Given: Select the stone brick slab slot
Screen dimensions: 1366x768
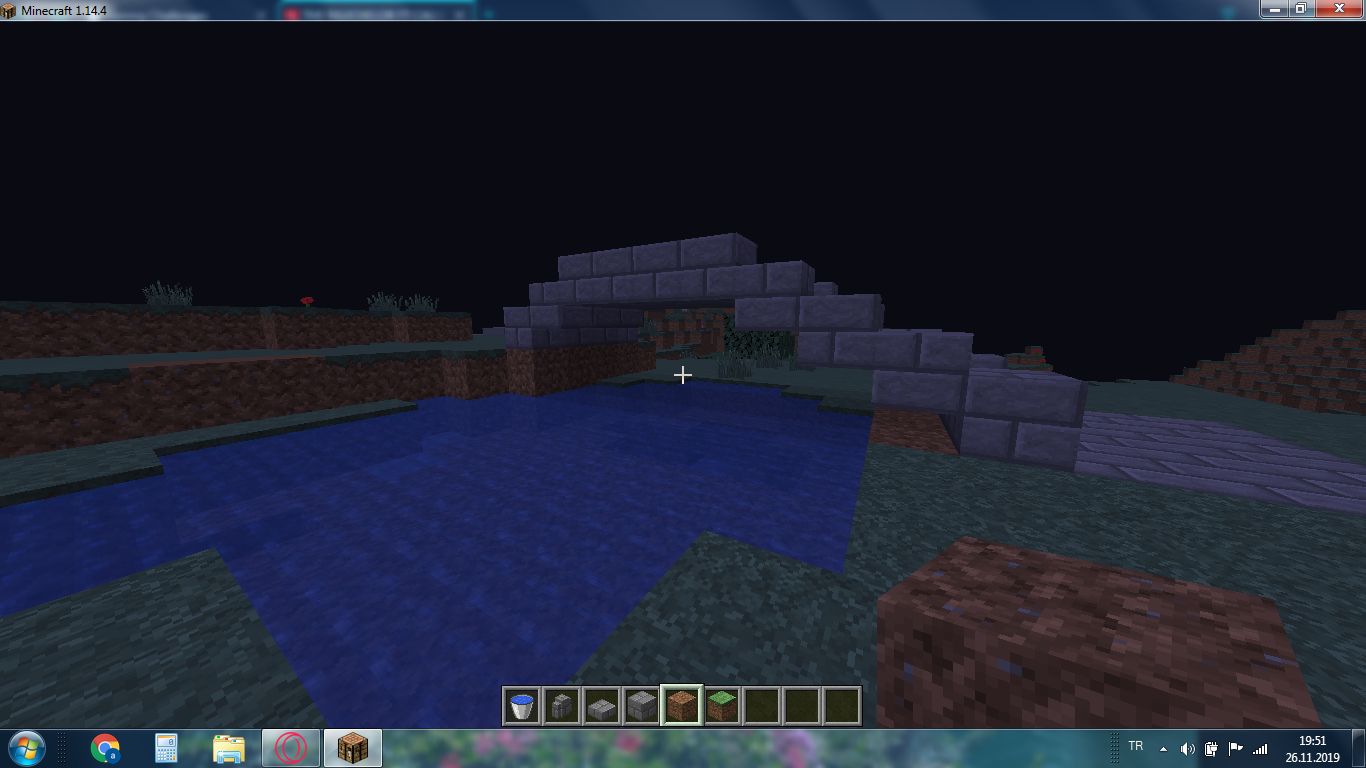Looking at the screenshot, I should click(602, 706).
